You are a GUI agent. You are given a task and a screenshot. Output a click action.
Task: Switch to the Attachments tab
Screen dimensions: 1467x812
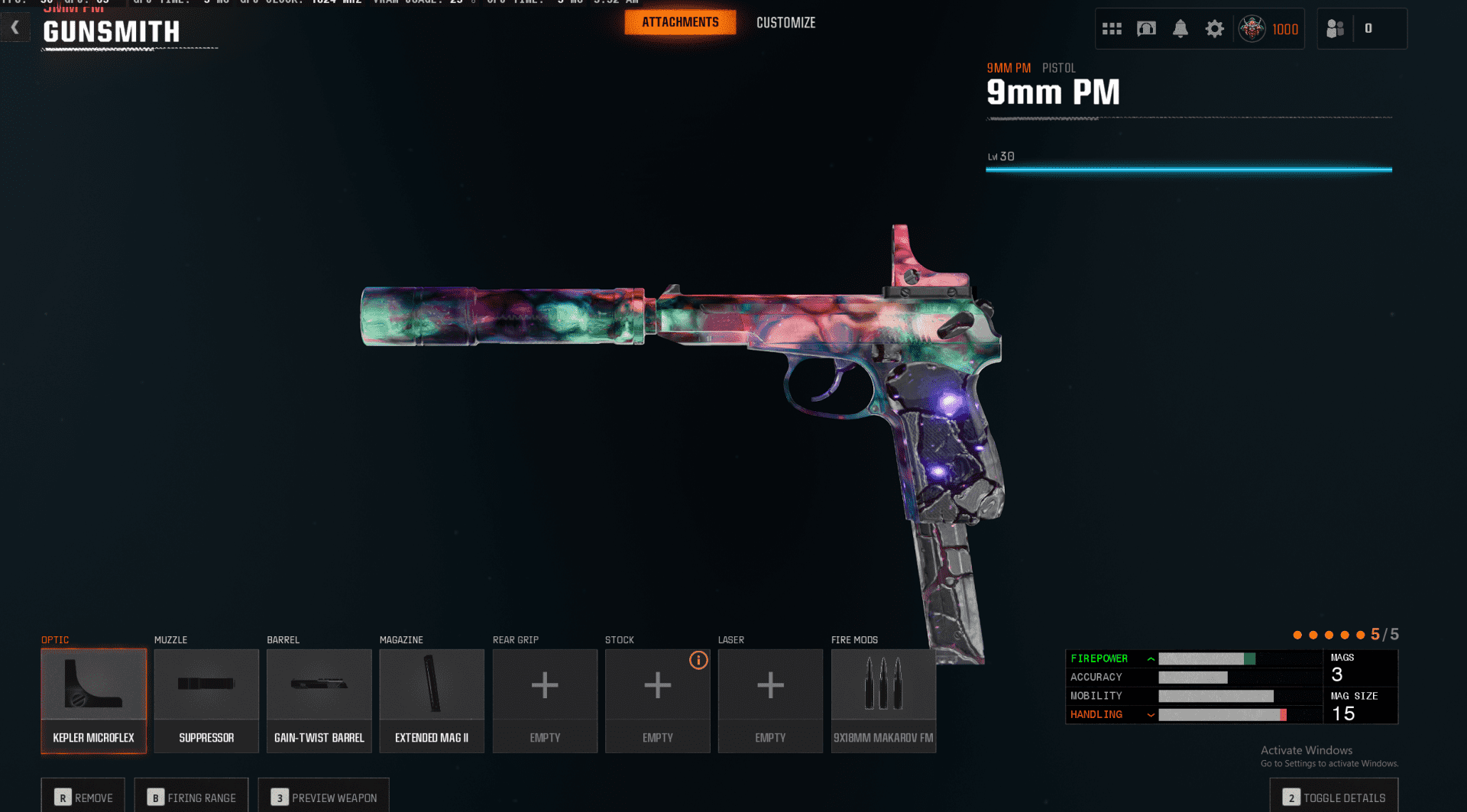click(x=680, y=23)
